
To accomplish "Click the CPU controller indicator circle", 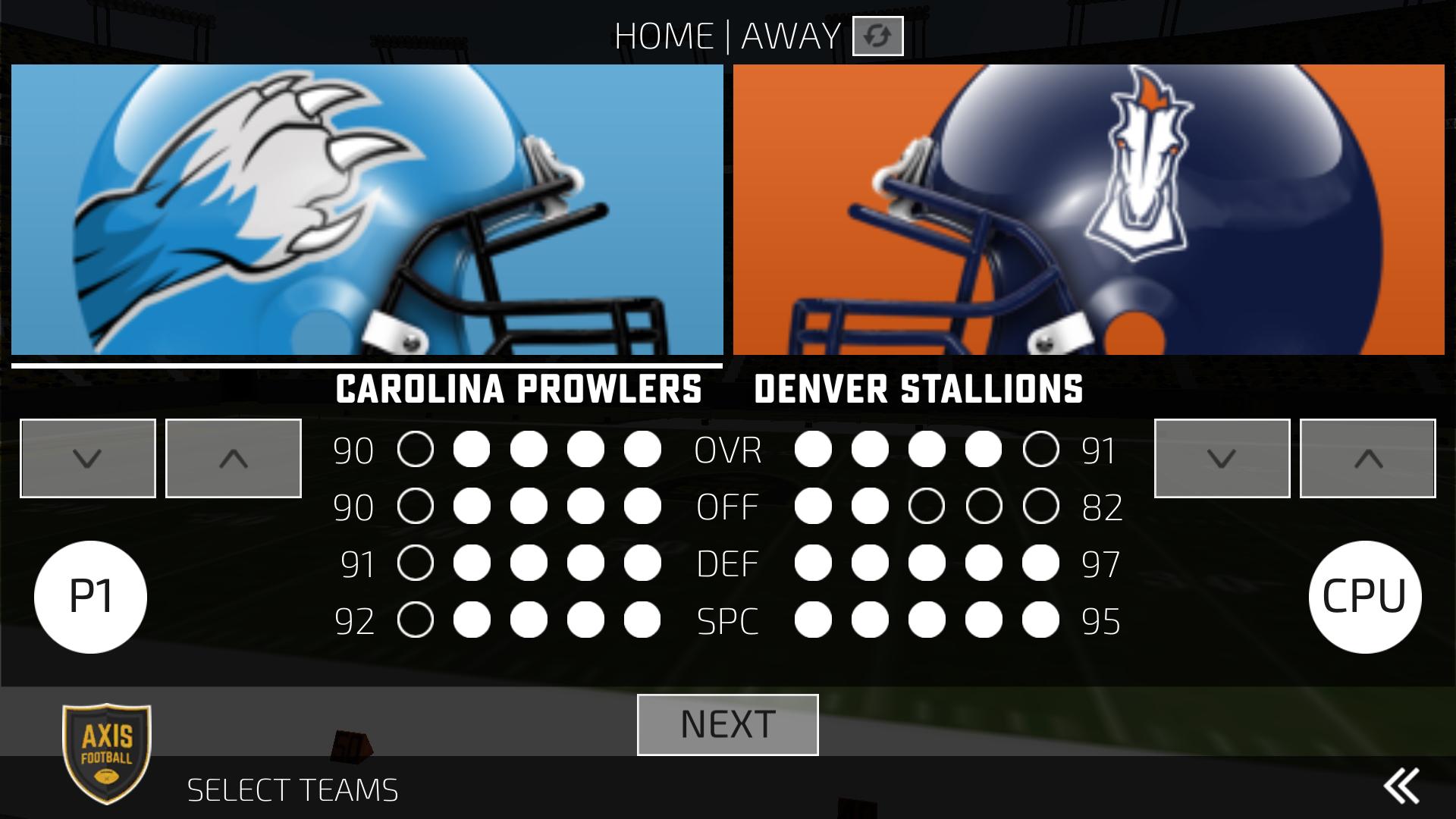I will click(x=1367, y=597).
